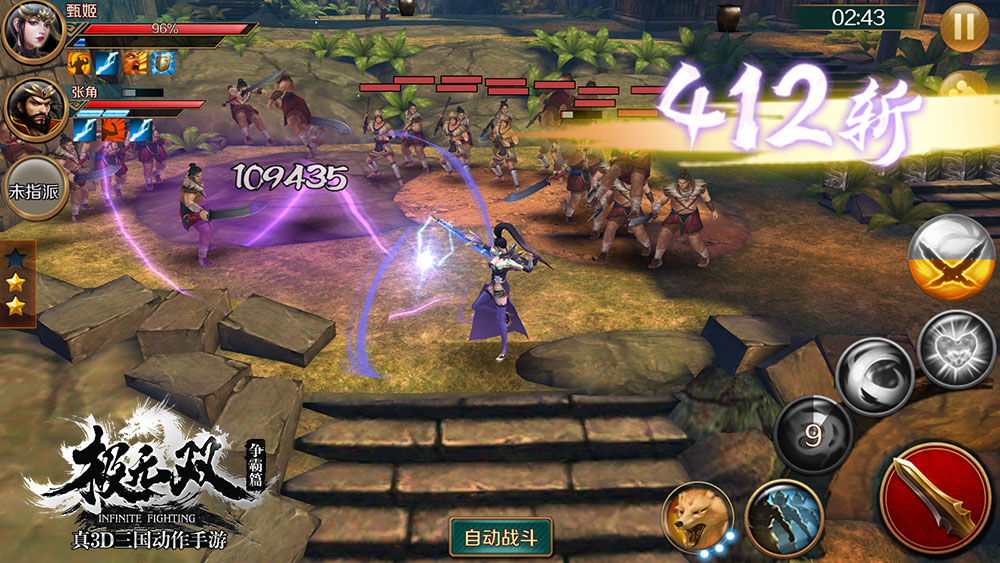The image size is (1000, 563).
Task: Summon the wolf companion skill
Action: coord(698,517)
